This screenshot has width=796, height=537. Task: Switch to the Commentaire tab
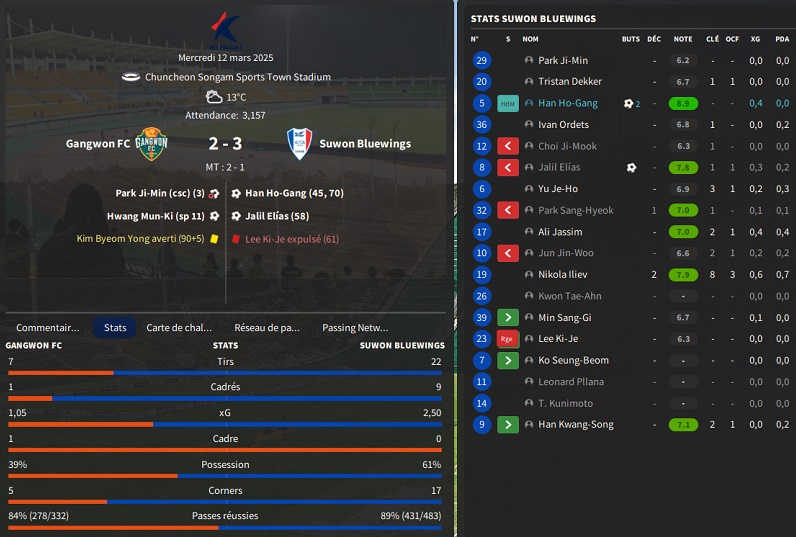click(x=48, y=327)
